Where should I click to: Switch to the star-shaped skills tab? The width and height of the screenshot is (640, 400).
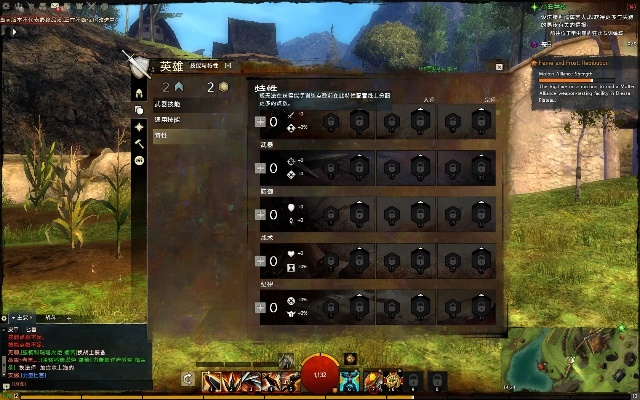click(x=139, y=127)
